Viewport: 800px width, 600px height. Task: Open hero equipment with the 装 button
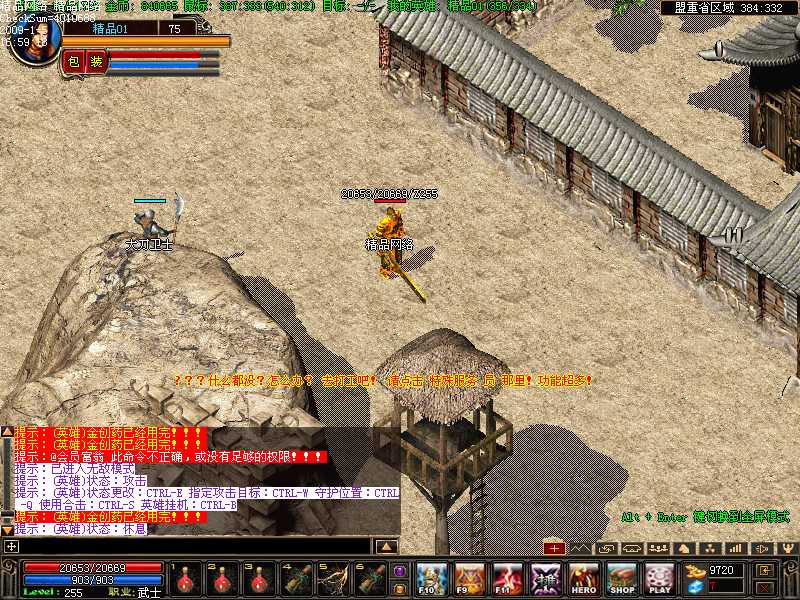point(96,62)
